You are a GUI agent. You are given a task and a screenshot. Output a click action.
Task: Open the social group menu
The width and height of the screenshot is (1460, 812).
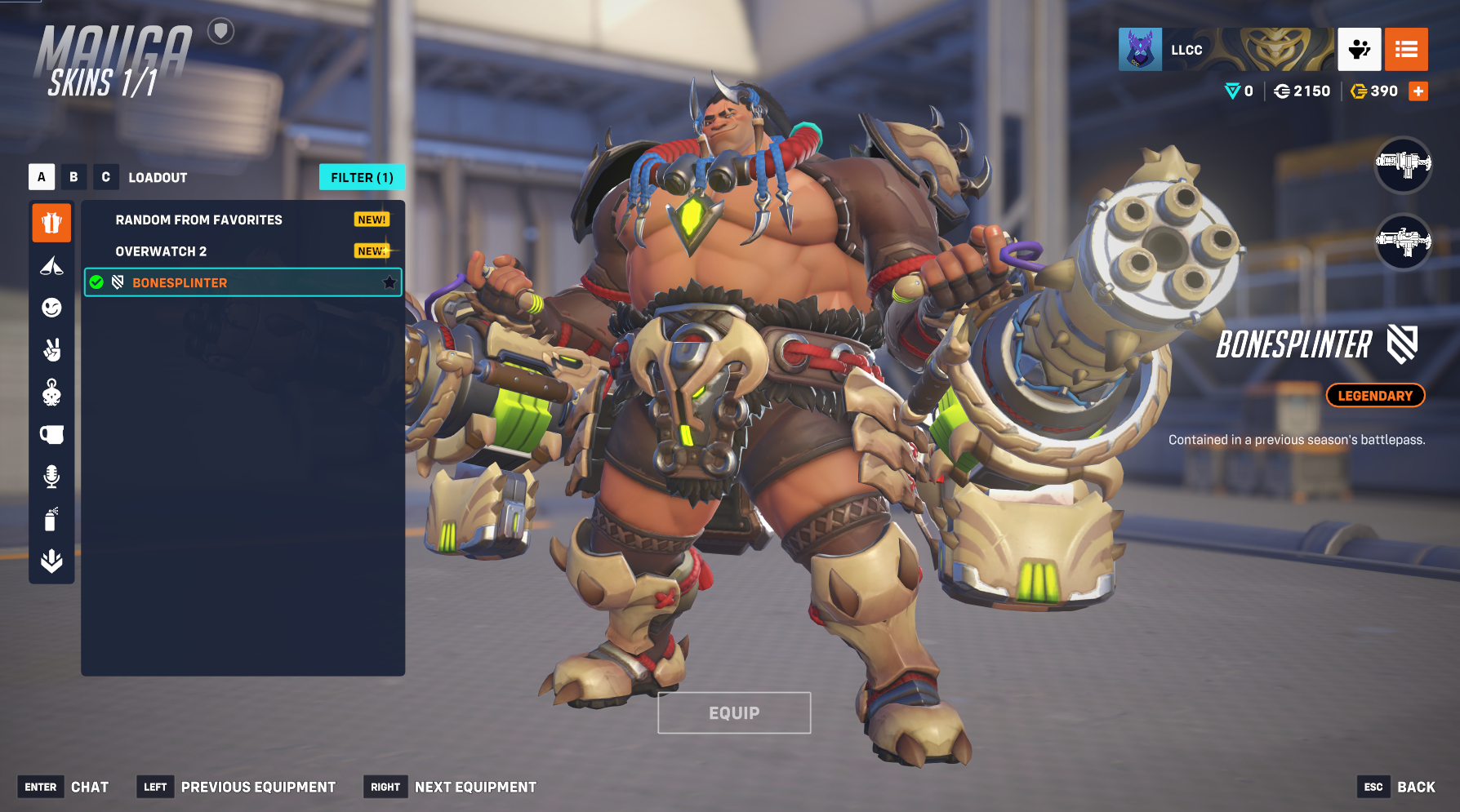click(1359, 50)
